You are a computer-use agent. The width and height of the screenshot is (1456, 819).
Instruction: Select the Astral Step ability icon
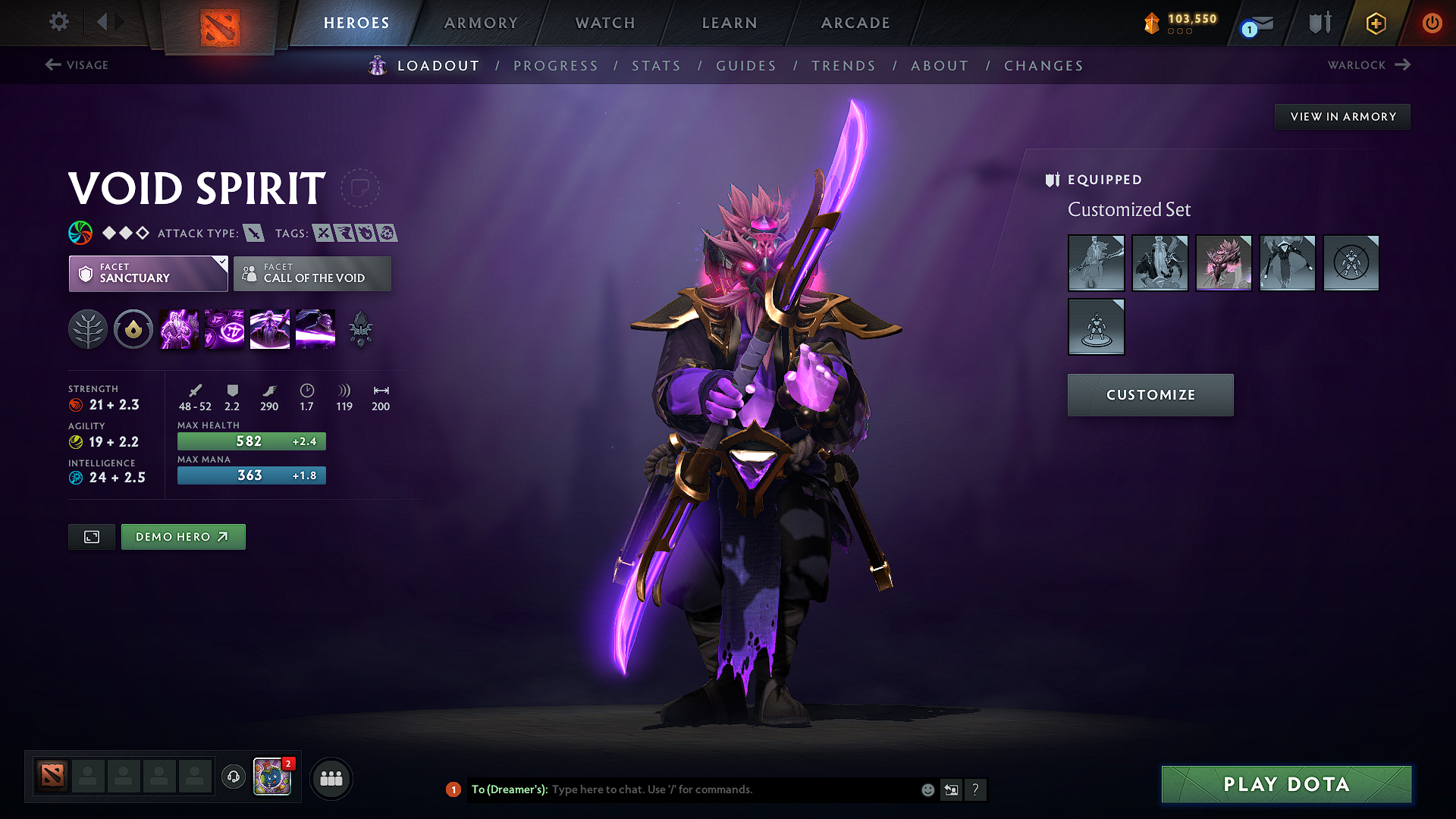(x=315, y=328)
